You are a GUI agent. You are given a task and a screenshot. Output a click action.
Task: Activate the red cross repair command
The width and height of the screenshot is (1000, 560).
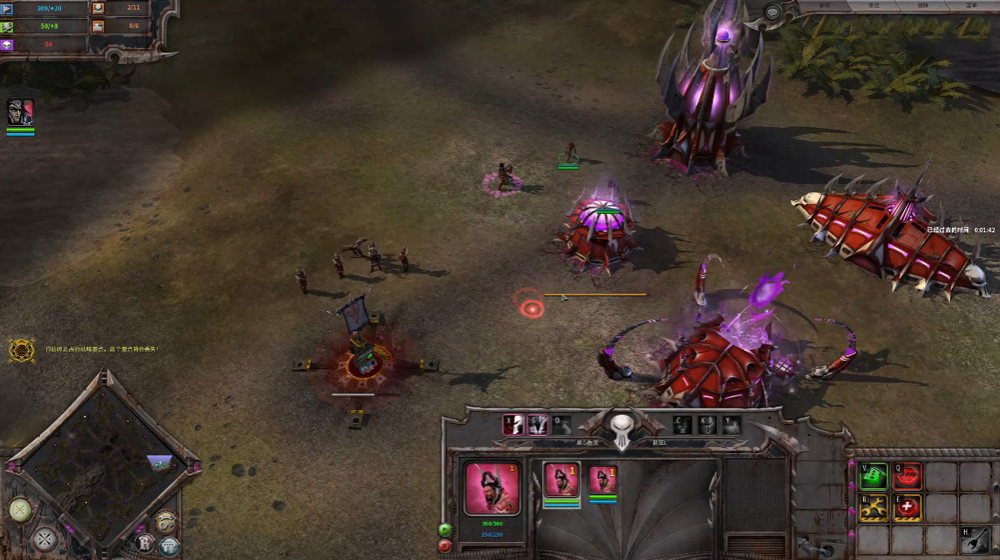tap(907, 508)
